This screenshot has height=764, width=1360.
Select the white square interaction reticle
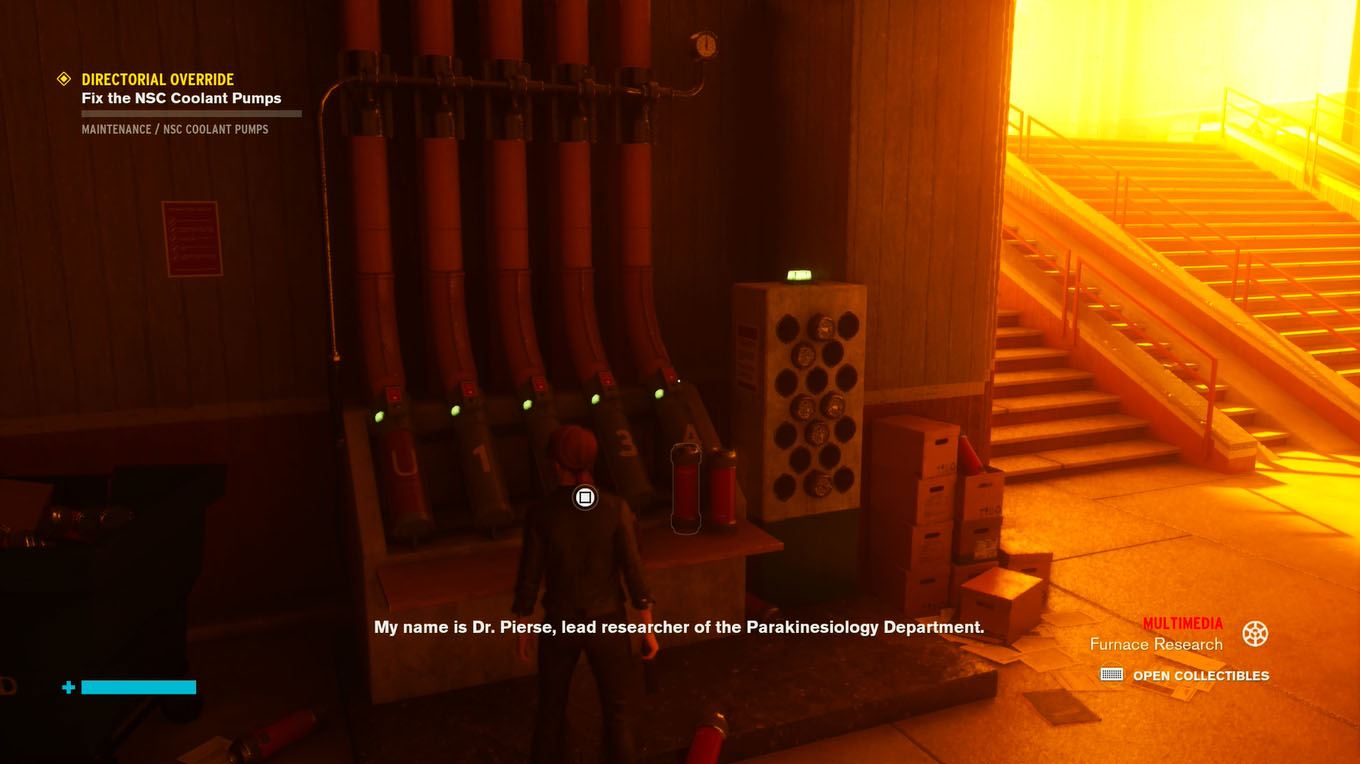pyautogui.click(x=584, y=497)
